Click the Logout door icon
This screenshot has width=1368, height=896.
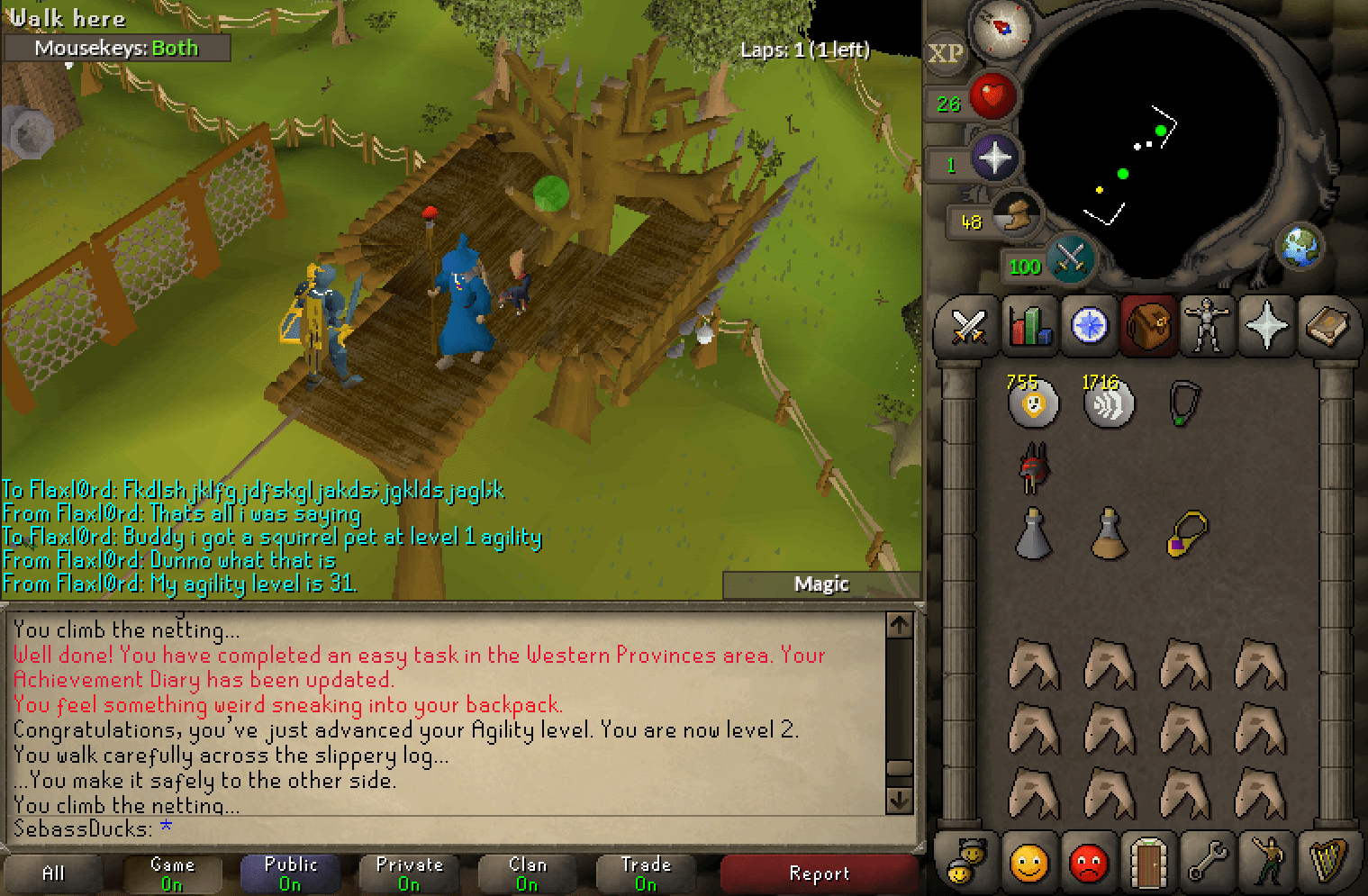pyautogui.click(x=1149, y=862)
